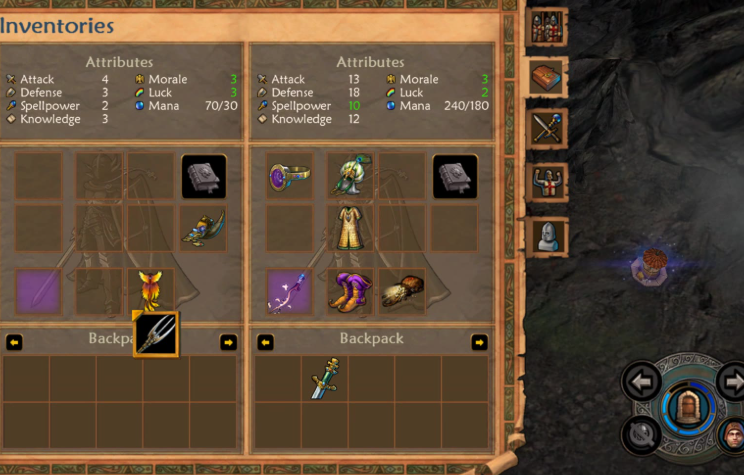Image resolution: width=744 pixels, height=475 pixels.
Task: Open the book-icon inventory tab
Action: 549,77
